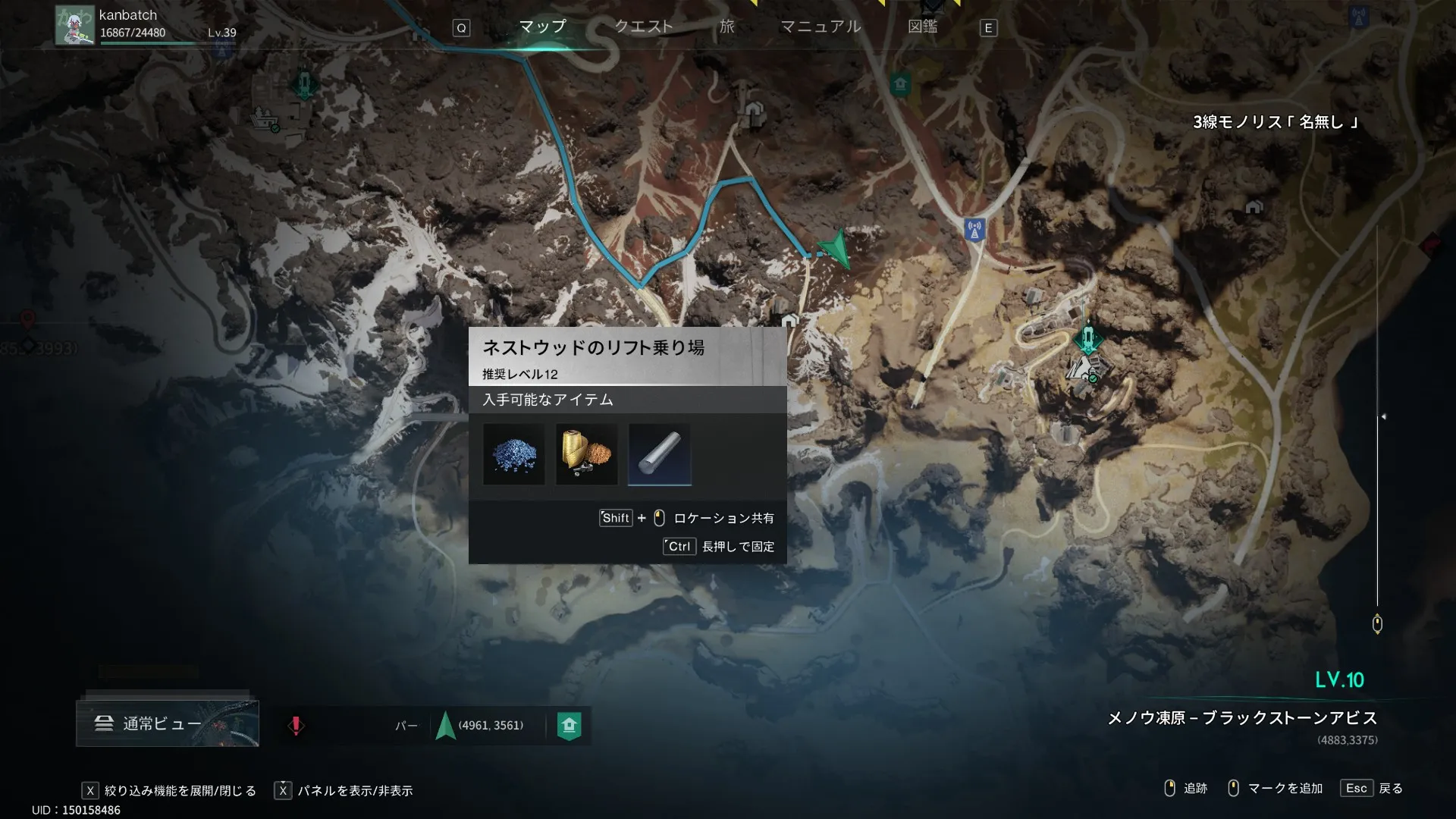The height and width of the screenshot is (819, 1456).
Task: Choose the gold thread and seeds item
Action: pyautogui.click(x=586, y=454)
